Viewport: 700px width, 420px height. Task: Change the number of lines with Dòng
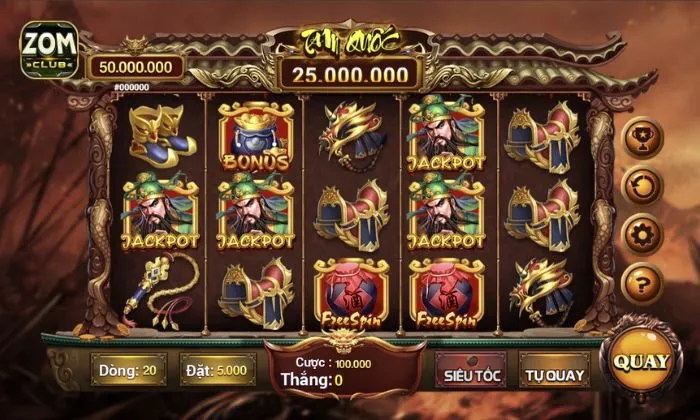(127, 370)
